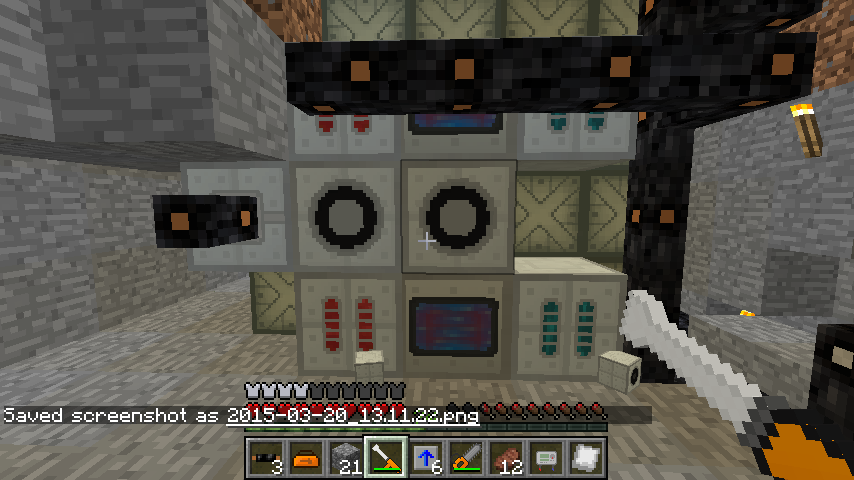Select the cobblestone stack of 21
The image size is (854, 480).
click(346, 457)
